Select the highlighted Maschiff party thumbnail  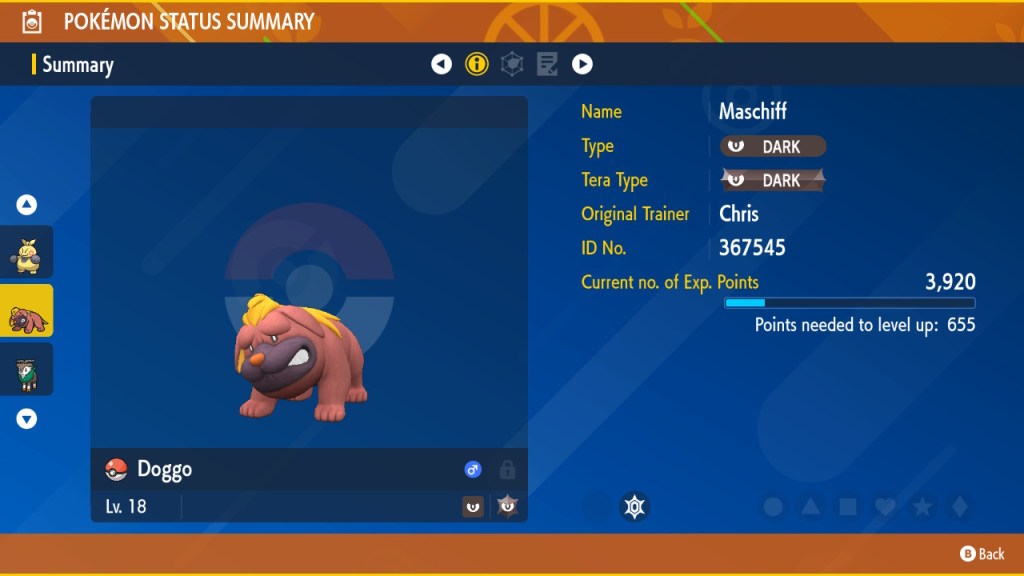coord(26,311)
